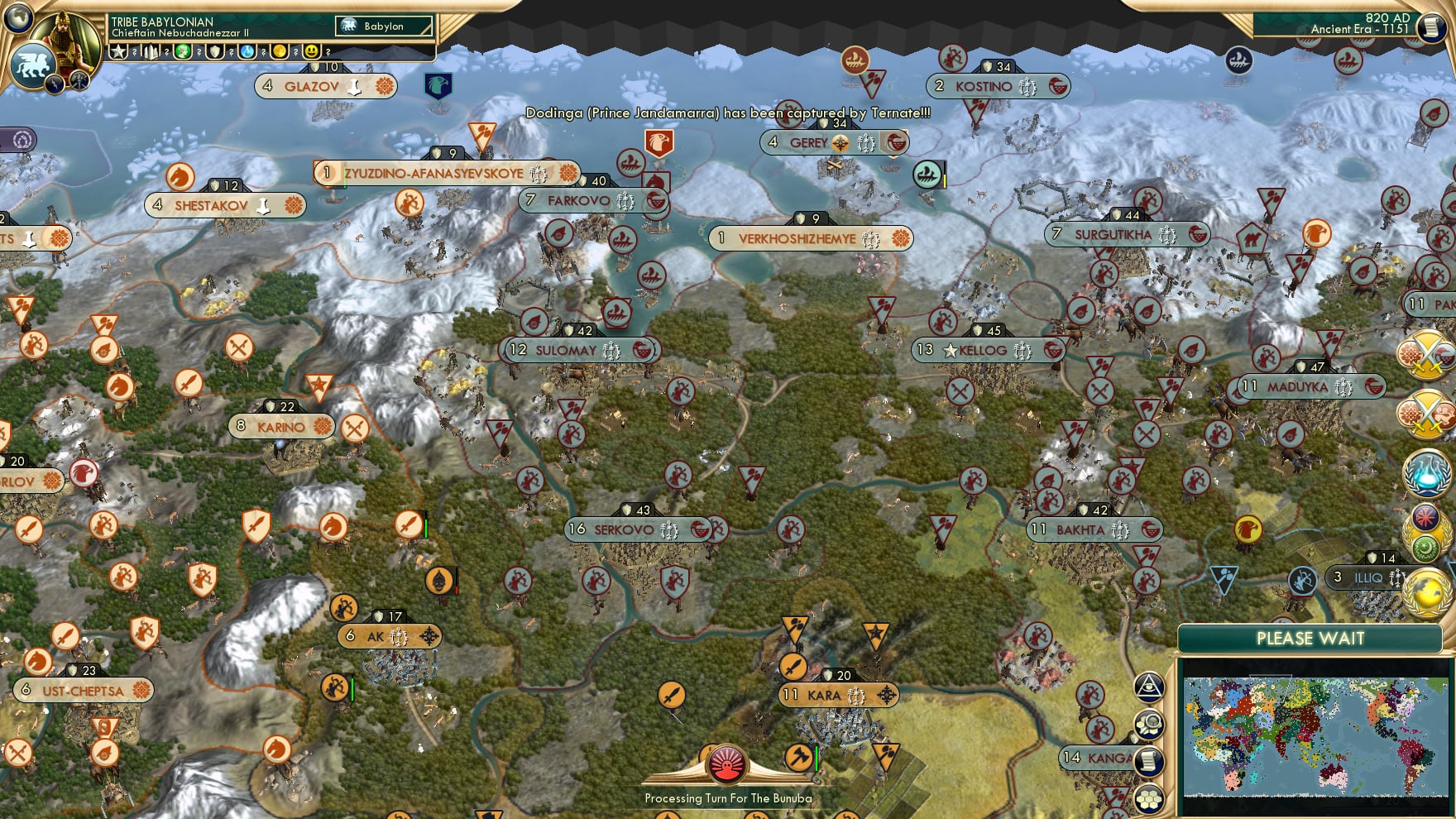
Task: Click the Babylonian winged lion crest
Action: (32, 63)
